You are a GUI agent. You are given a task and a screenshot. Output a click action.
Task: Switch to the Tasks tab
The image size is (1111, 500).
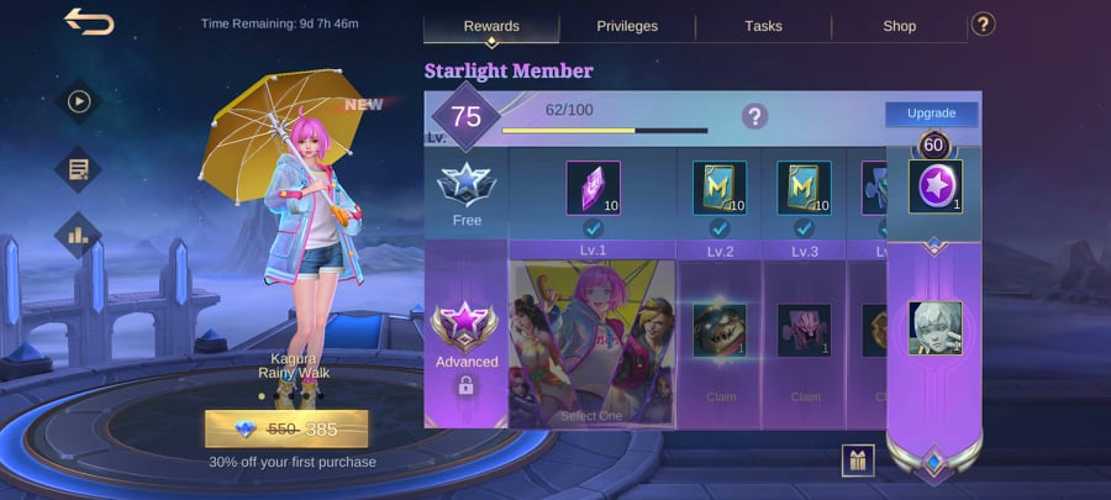click(763, 26)
